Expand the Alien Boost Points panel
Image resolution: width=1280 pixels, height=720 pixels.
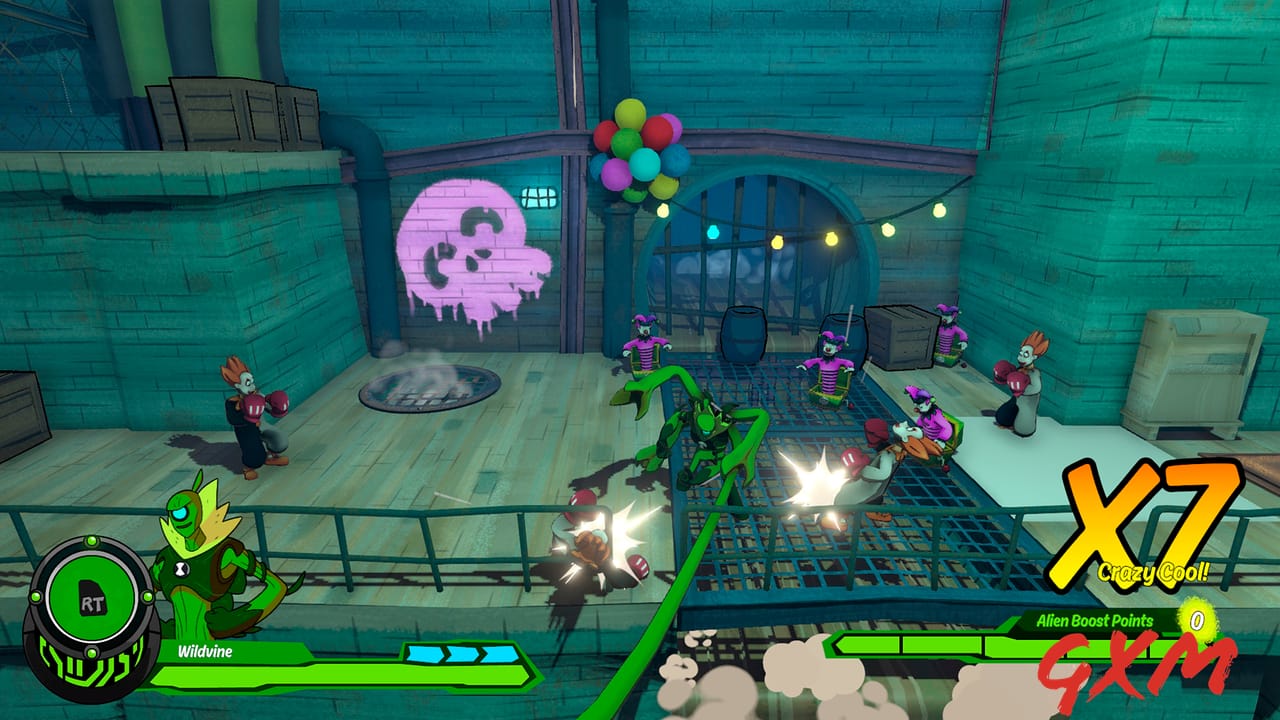click(x=1110, y=620)
